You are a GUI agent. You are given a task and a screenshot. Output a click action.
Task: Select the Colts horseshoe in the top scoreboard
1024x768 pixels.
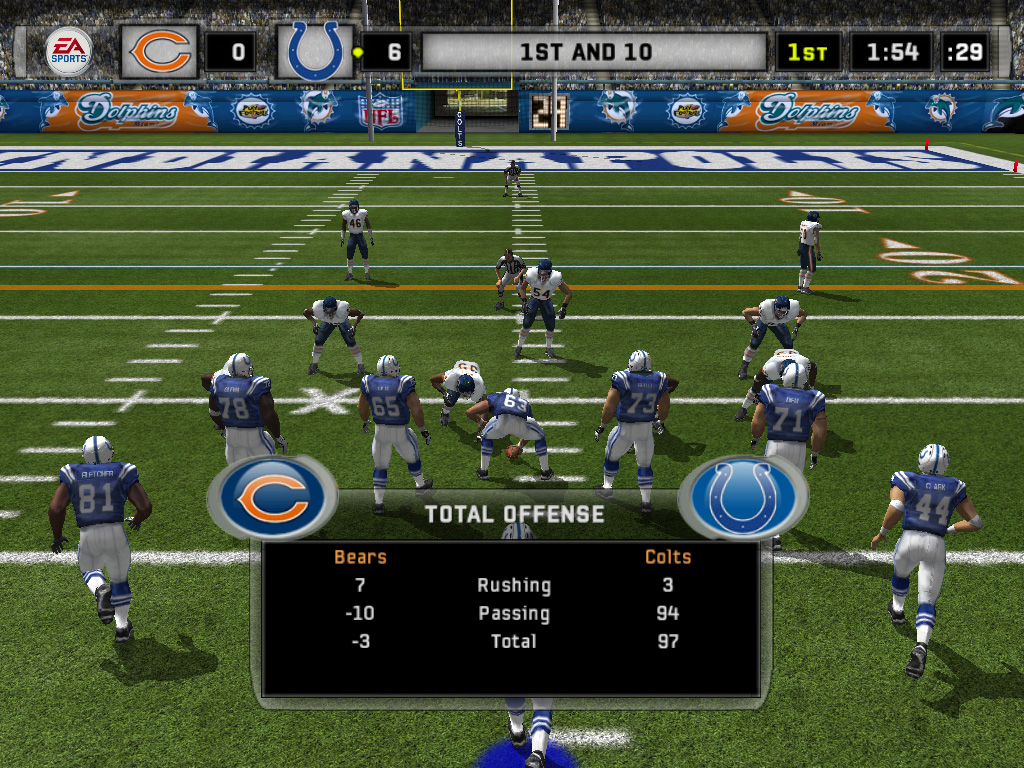(314, 51)
